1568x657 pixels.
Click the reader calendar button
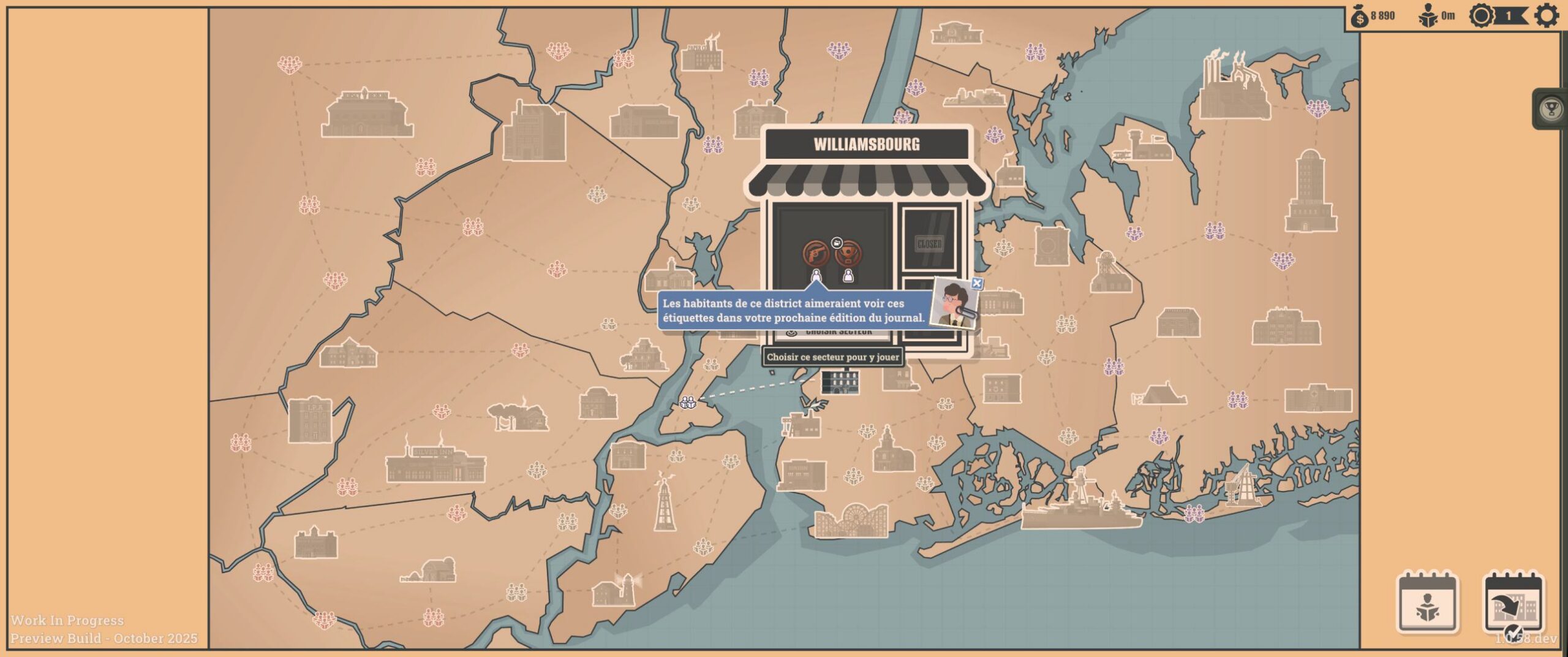point(1428,604)
